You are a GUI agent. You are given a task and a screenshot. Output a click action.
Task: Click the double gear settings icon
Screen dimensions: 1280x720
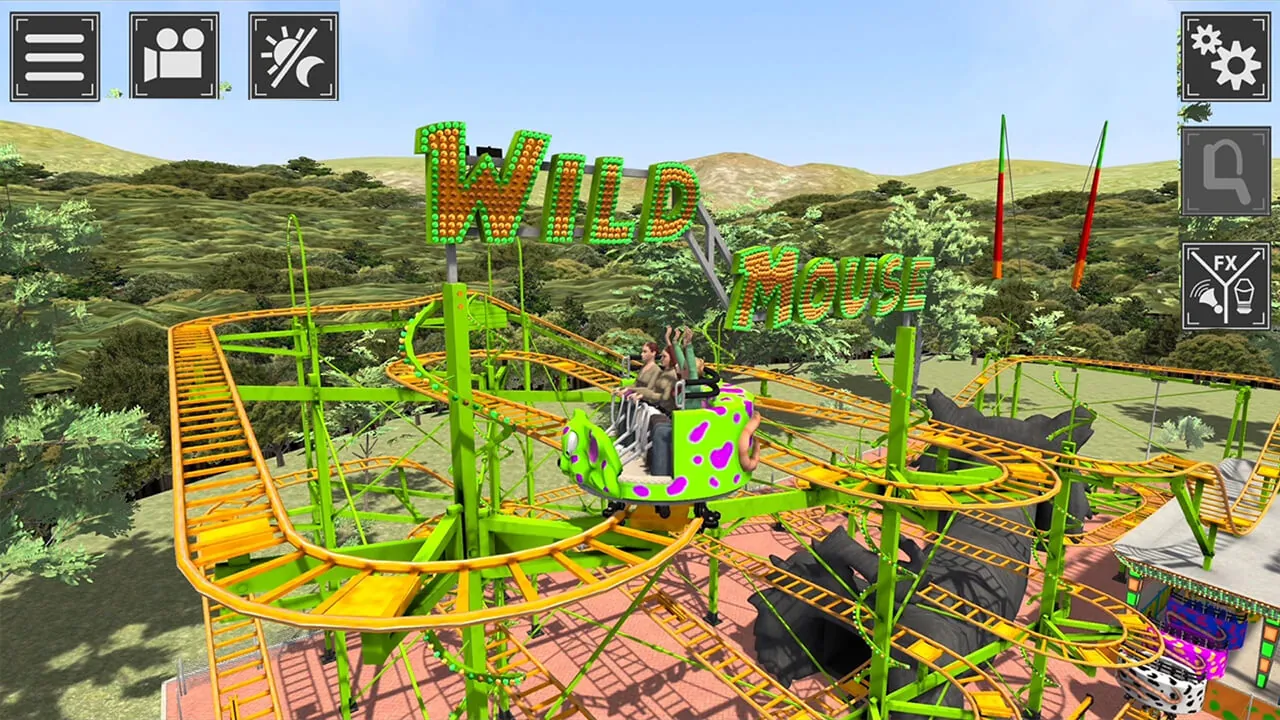click(x=1224, y=57)
